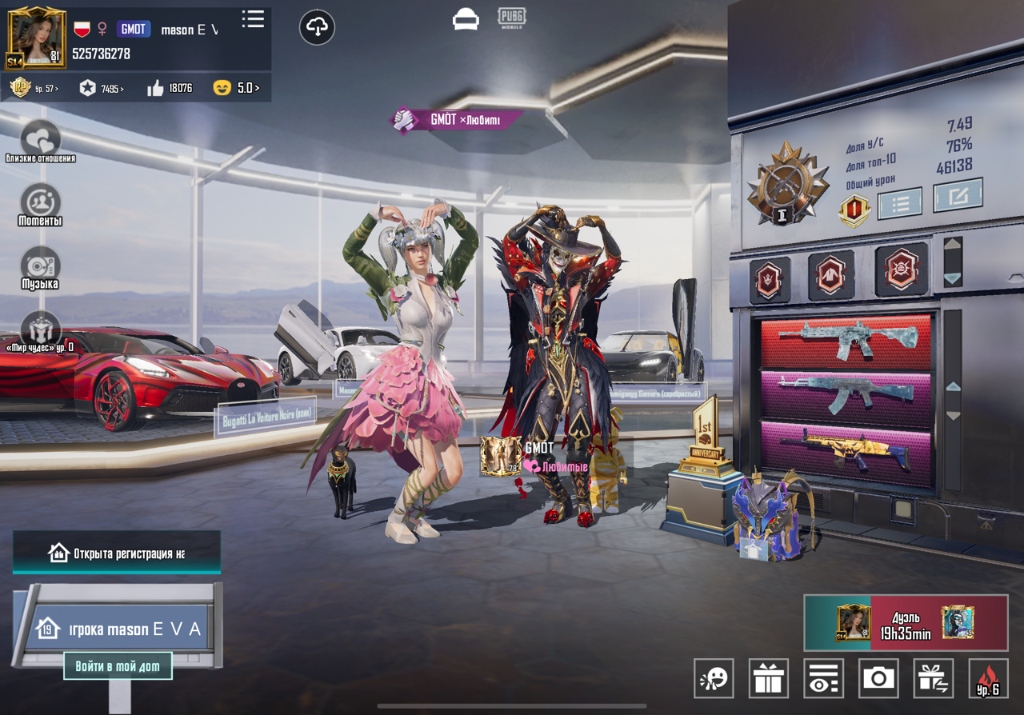
Task: Open the Музыка turntable icon
Action: (x=40, y=266)
